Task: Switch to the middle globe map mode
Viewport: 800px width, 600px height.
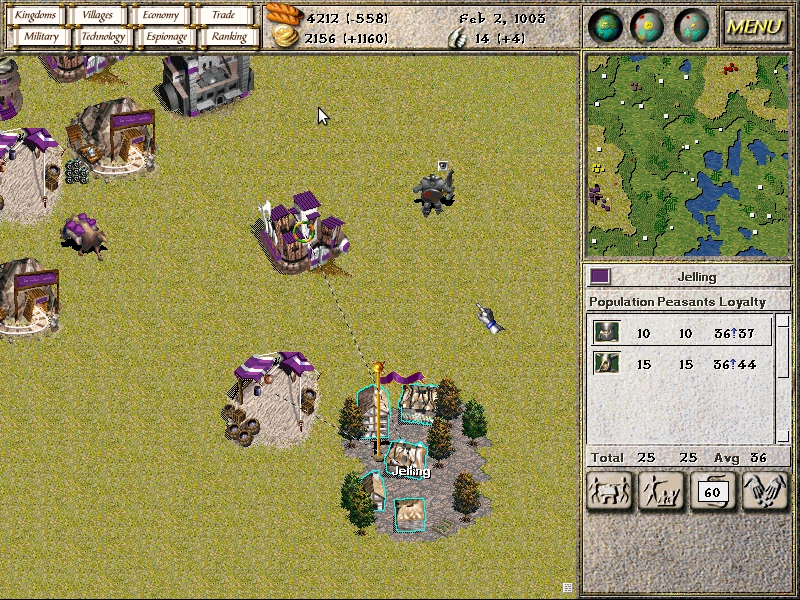Action: coord(649,26)
